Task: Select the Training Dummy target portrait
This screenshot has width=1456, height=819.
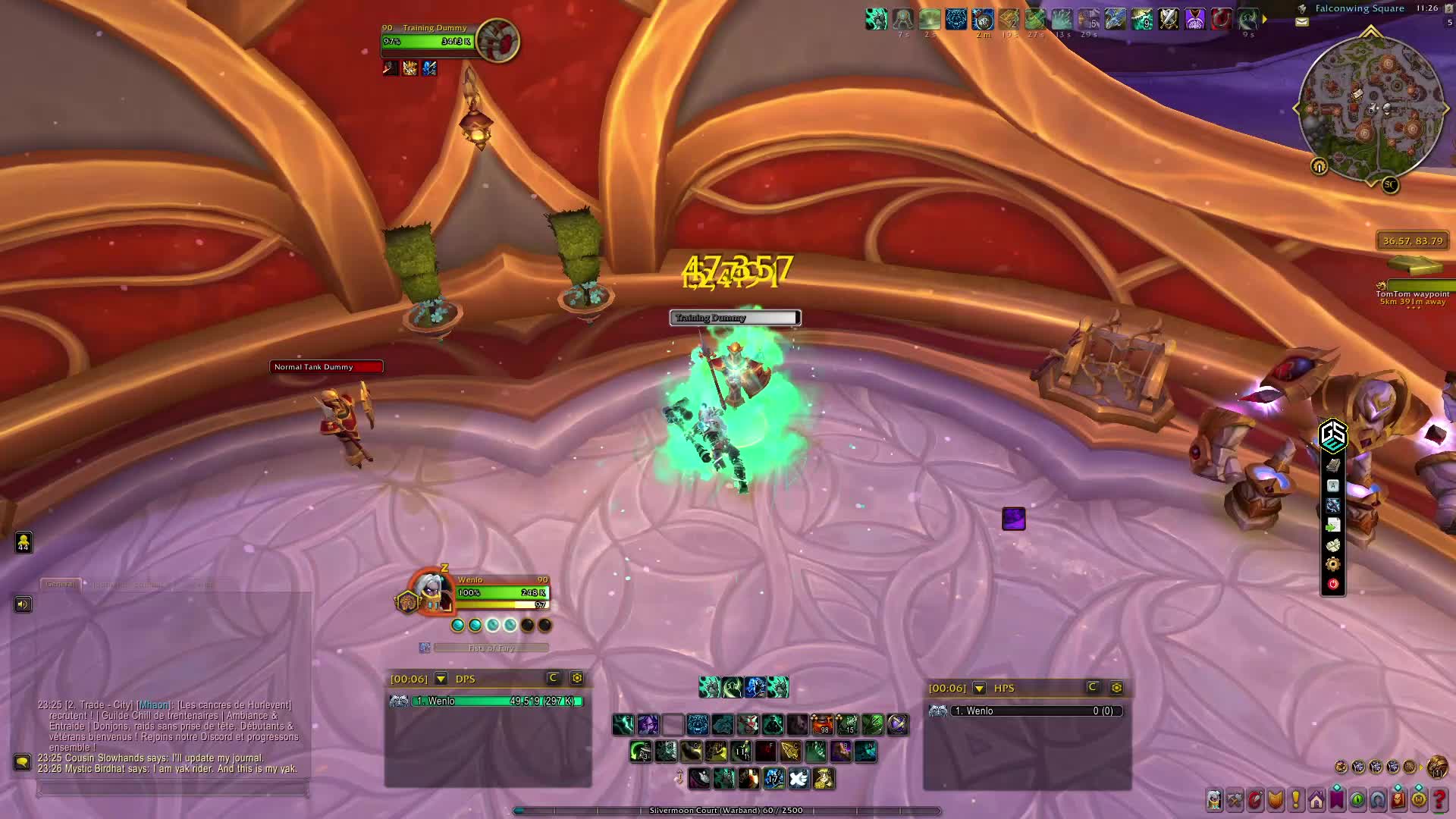Action: pyautogui.click(x=497, y=40)
